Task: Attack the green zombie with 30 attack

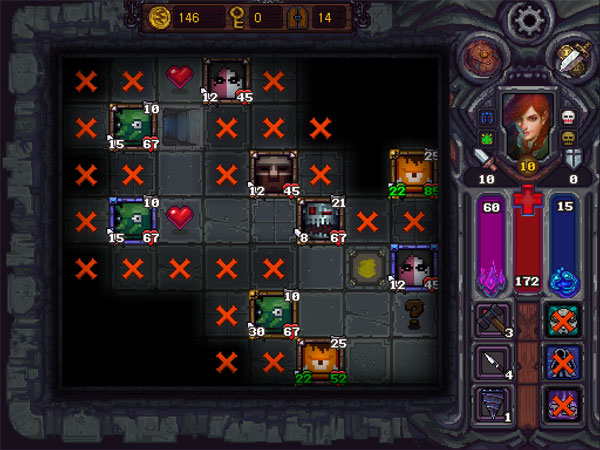Action: (x=272, y=312)
